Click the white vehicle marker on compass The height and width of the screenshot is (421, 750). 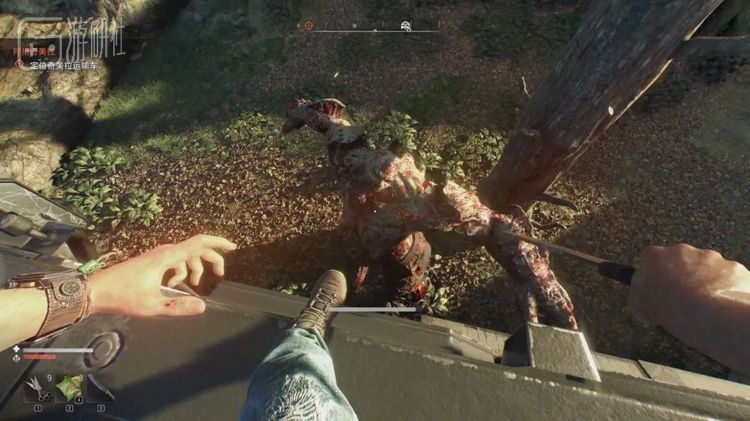(x=405, y=26)
